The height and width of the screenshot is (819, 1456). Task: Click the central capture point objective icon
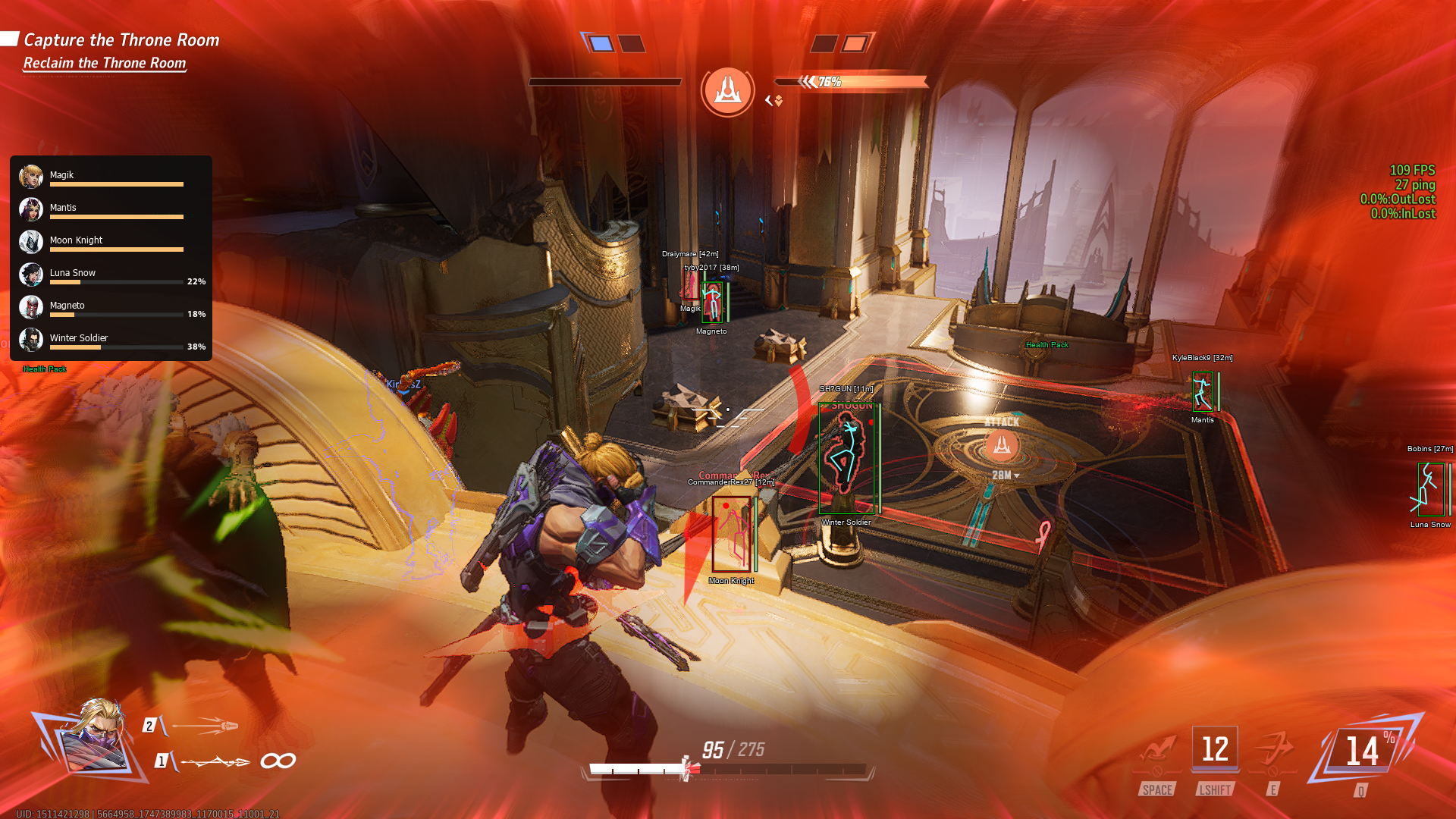(x=727, y=91)
